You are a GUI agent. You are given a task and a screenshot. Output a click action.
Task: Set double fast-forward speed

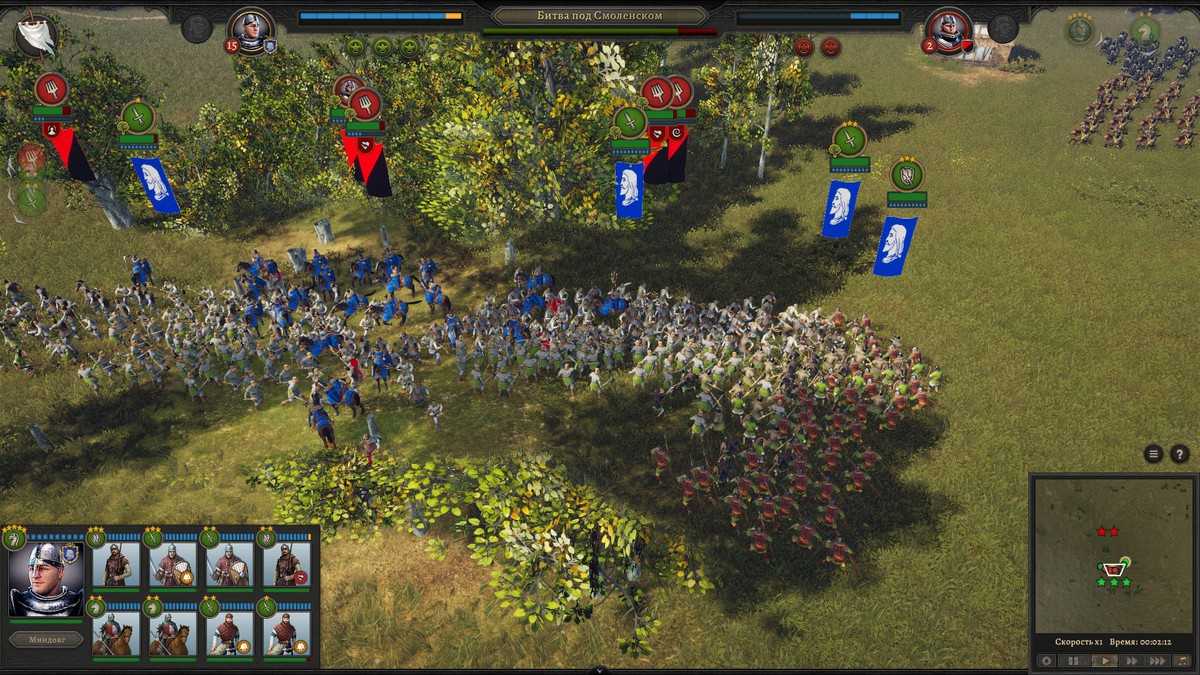coord(1132,660)
